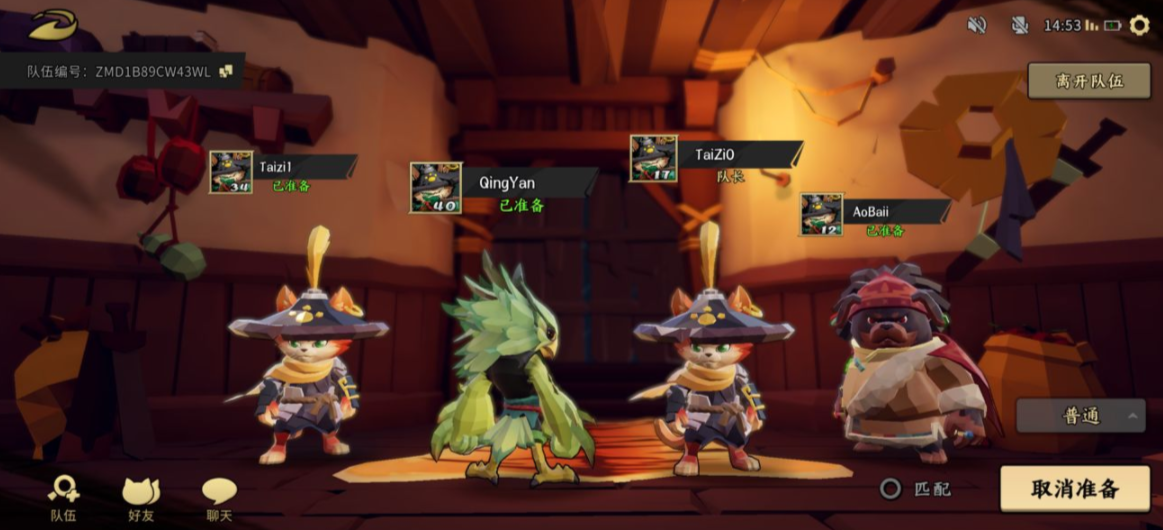Toggle the muted speaker icon
Viewport: 1163px width, 530px height.
[977, 25]
